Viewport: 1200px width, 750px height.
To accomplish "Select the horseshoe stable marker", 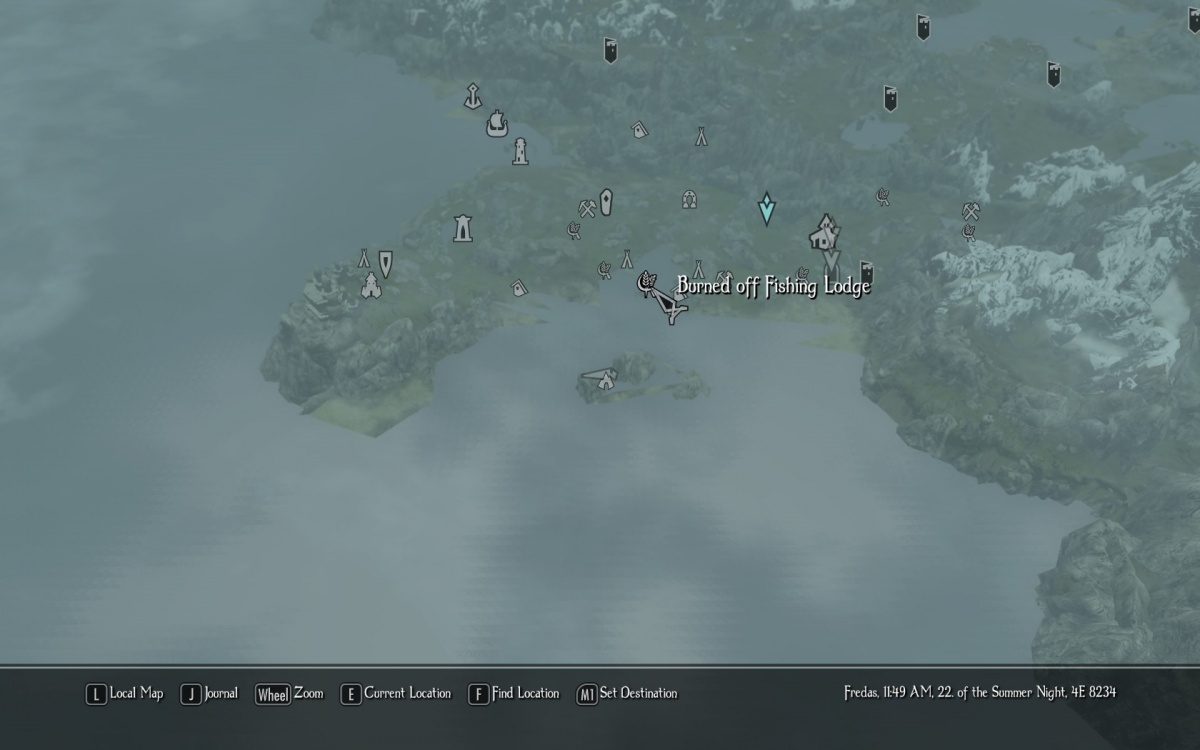I will 689,199.
